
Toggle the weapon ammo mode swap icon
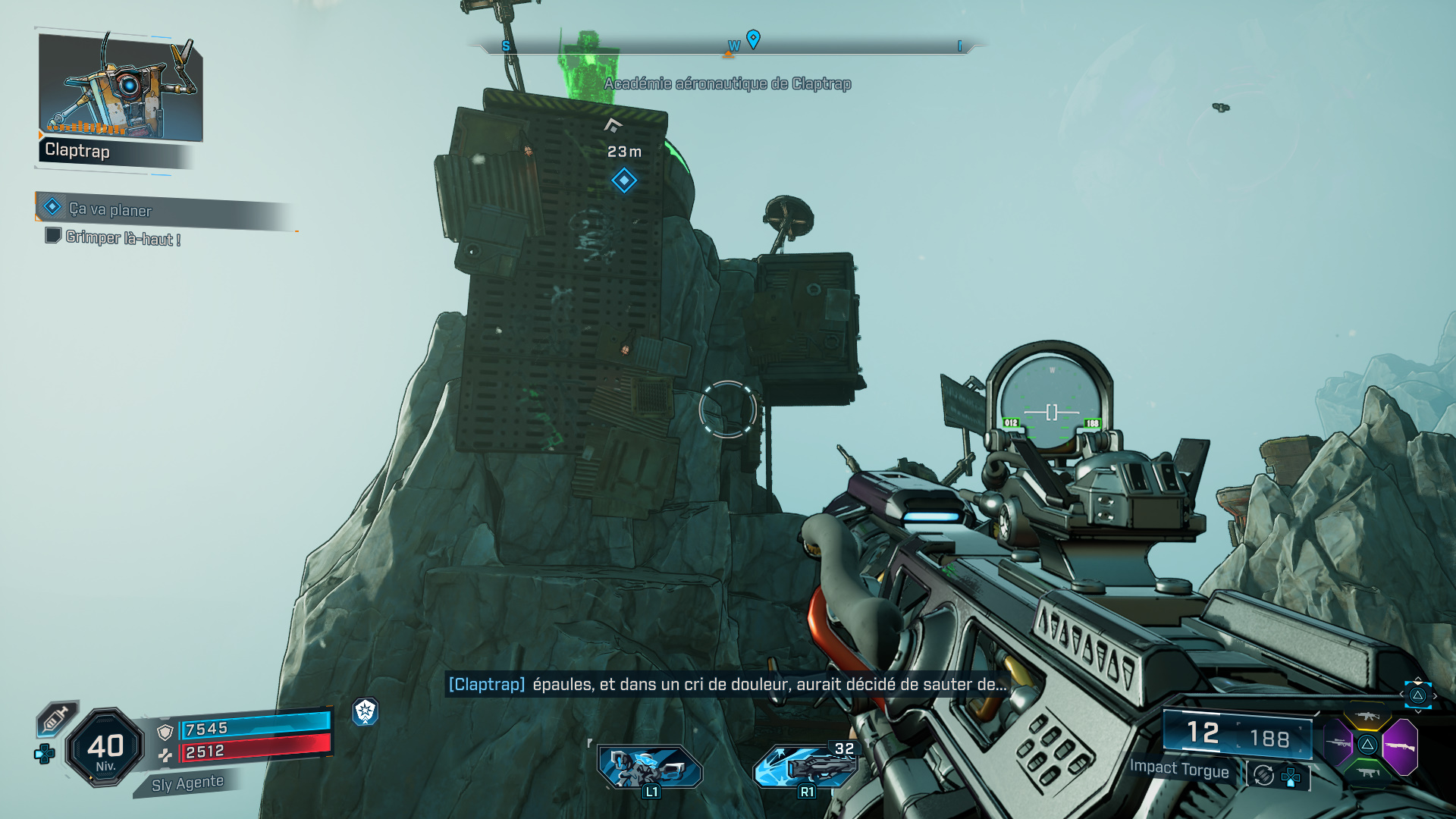pyautogui.click(x=1264, y=775)
